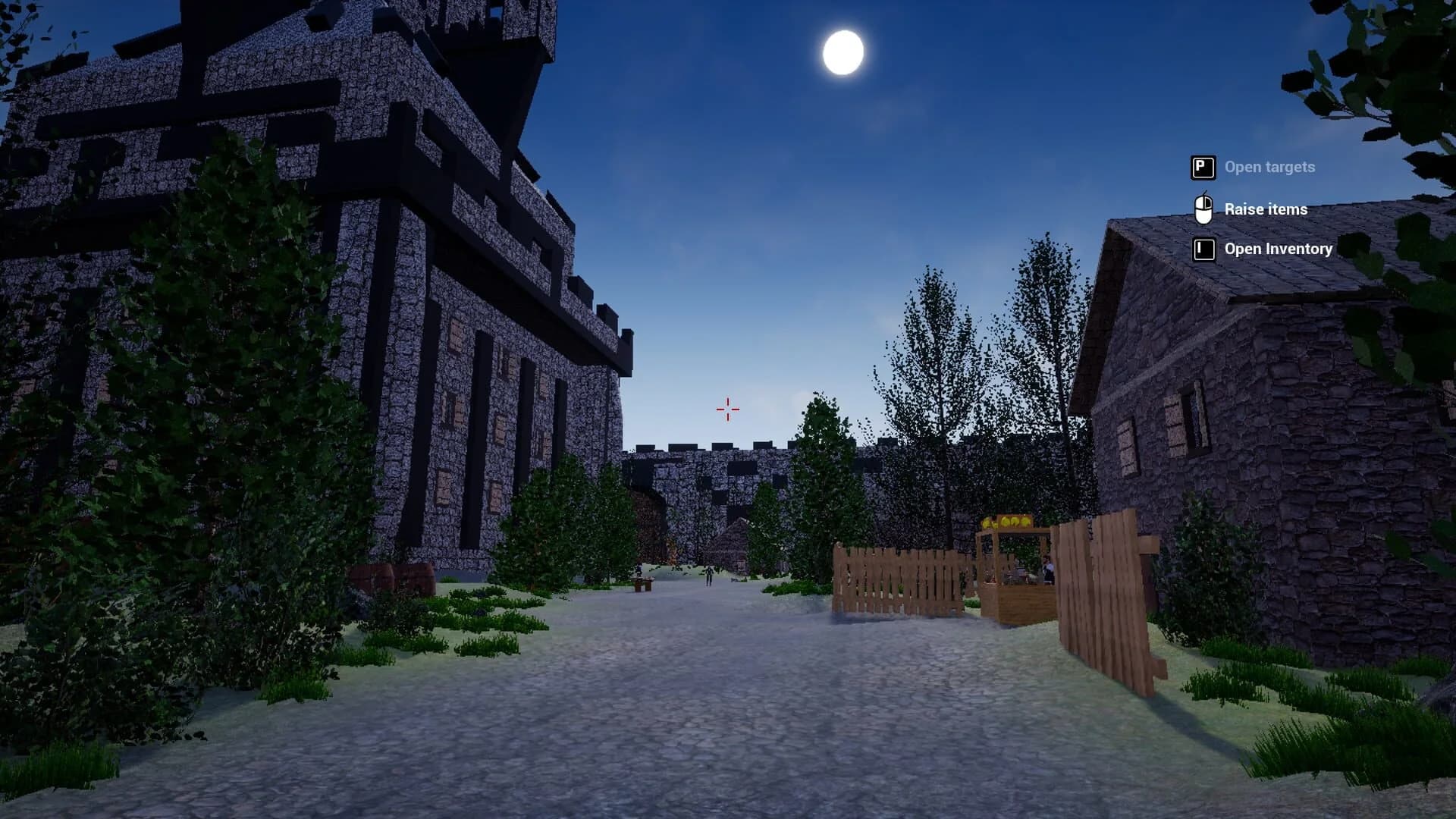Screen dimensions: 1456x819
Task: Click the P key icon beside Open targets
Action: (x=1203, y=167)
